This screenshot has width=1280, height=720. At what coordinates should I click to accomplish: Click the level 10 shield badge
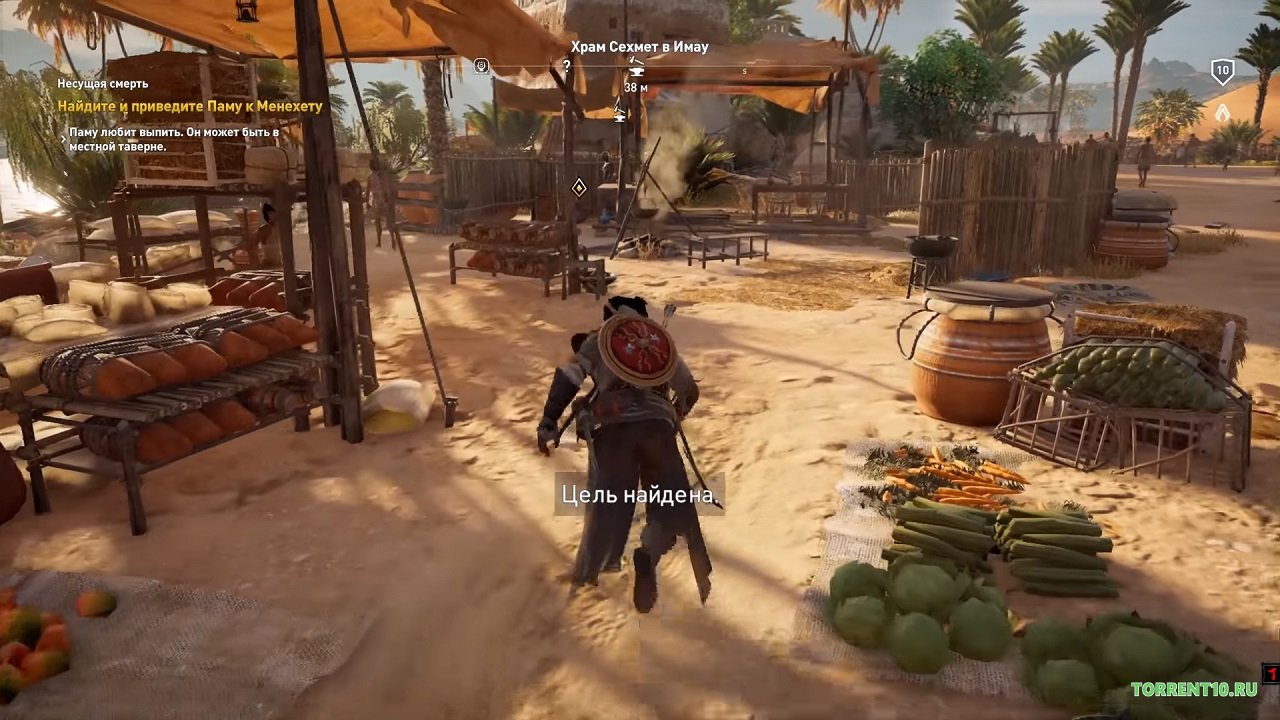tap(1222, 71)
